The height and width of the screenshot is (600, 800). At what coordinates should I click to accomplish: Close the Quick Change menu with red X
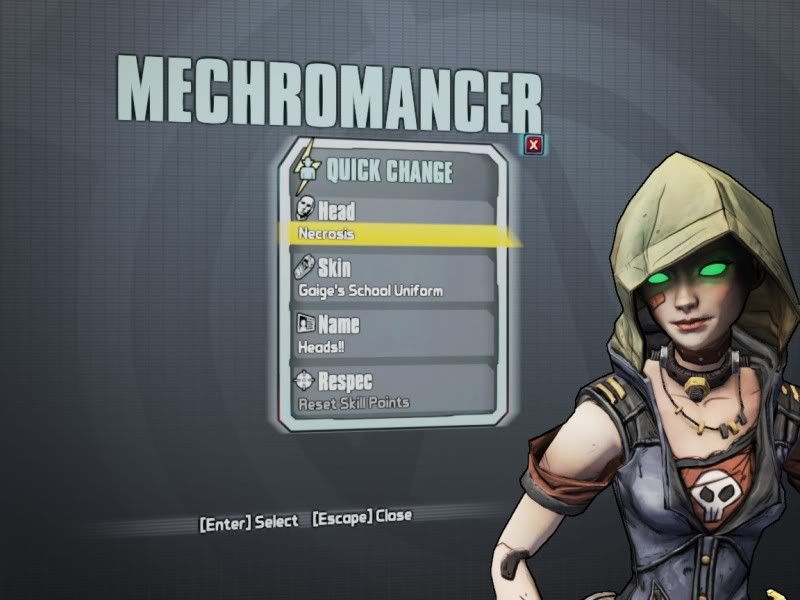[x=534, y=146]
